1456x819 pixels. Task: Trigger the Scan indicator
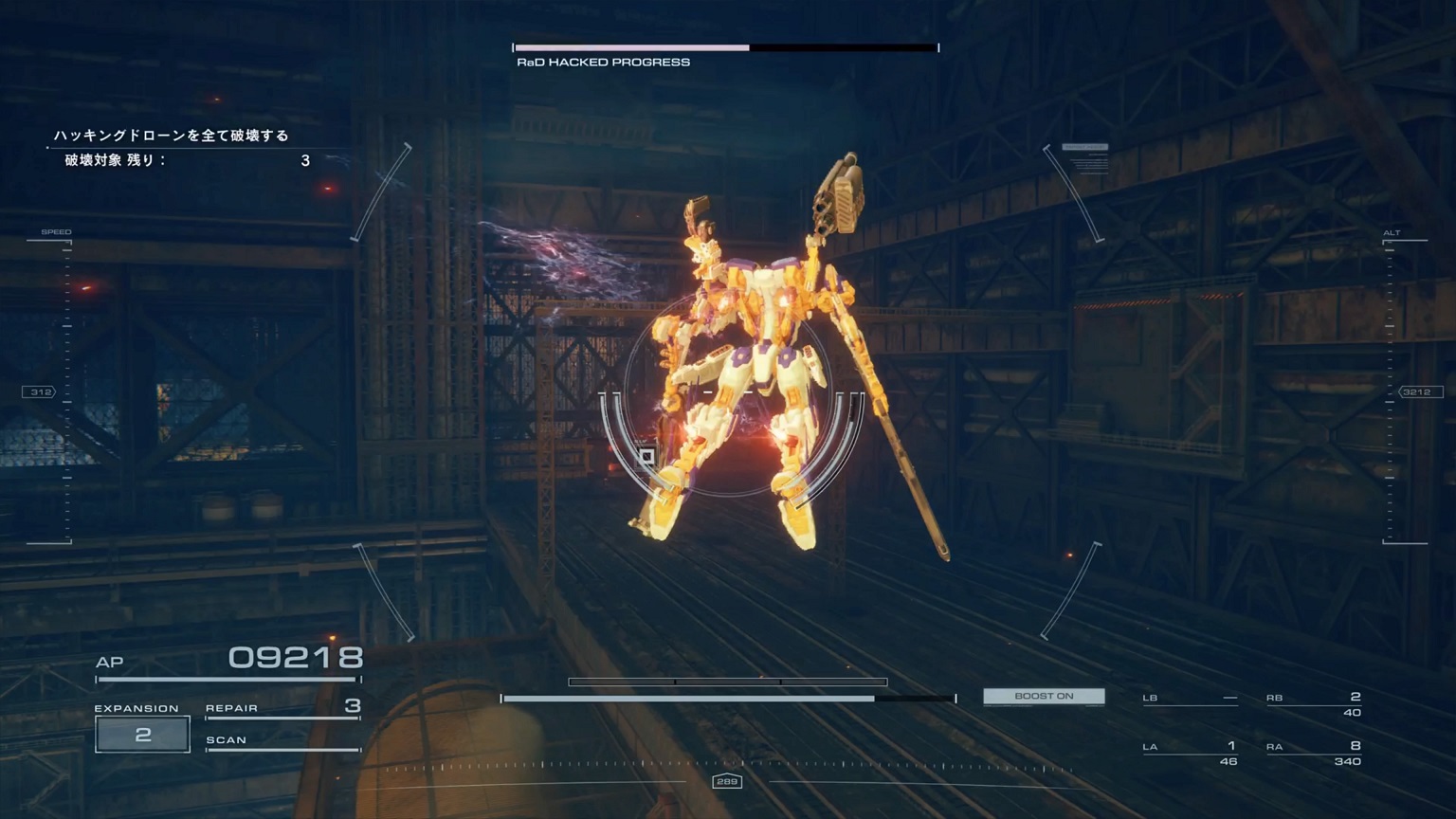[282, 741]
